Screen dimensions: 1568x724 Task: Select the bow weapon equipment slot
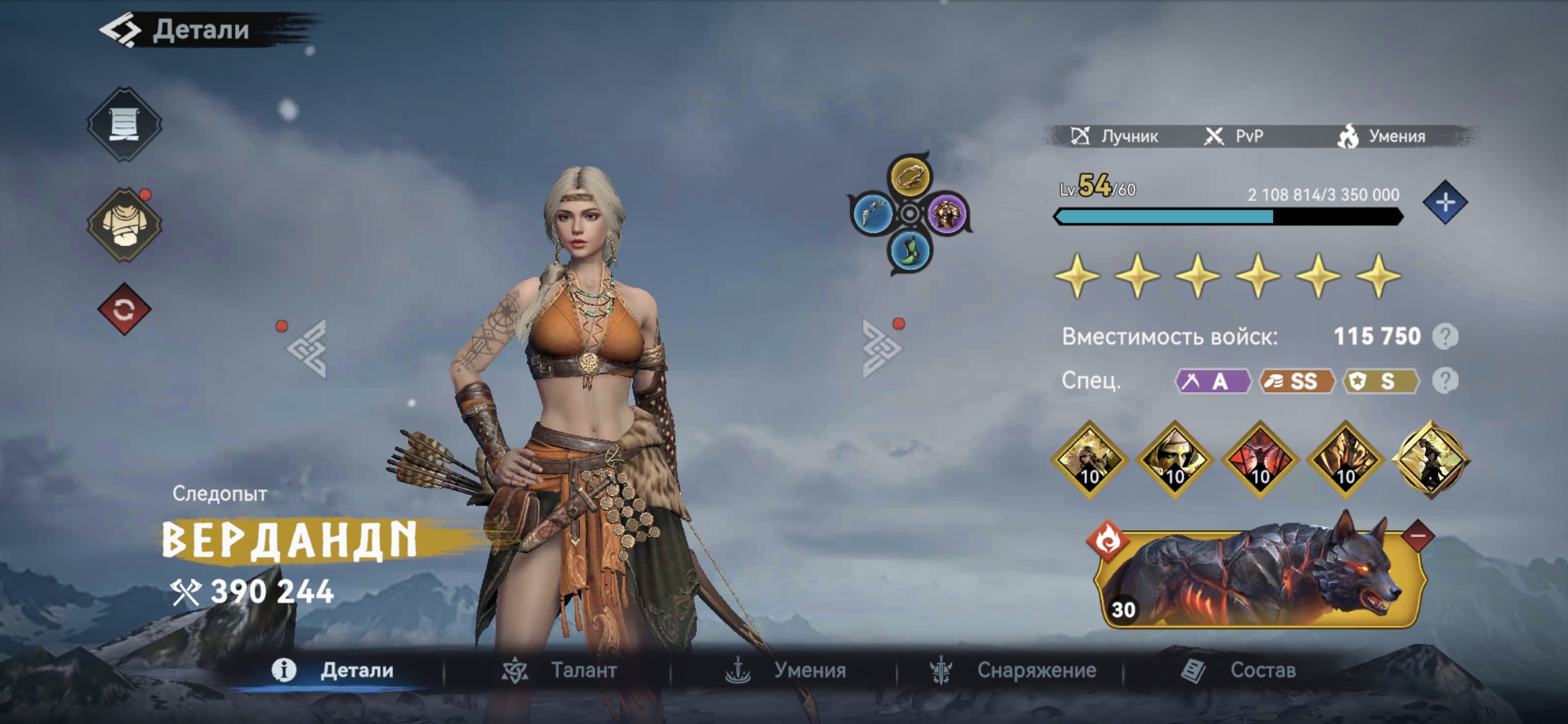point(872,215)
